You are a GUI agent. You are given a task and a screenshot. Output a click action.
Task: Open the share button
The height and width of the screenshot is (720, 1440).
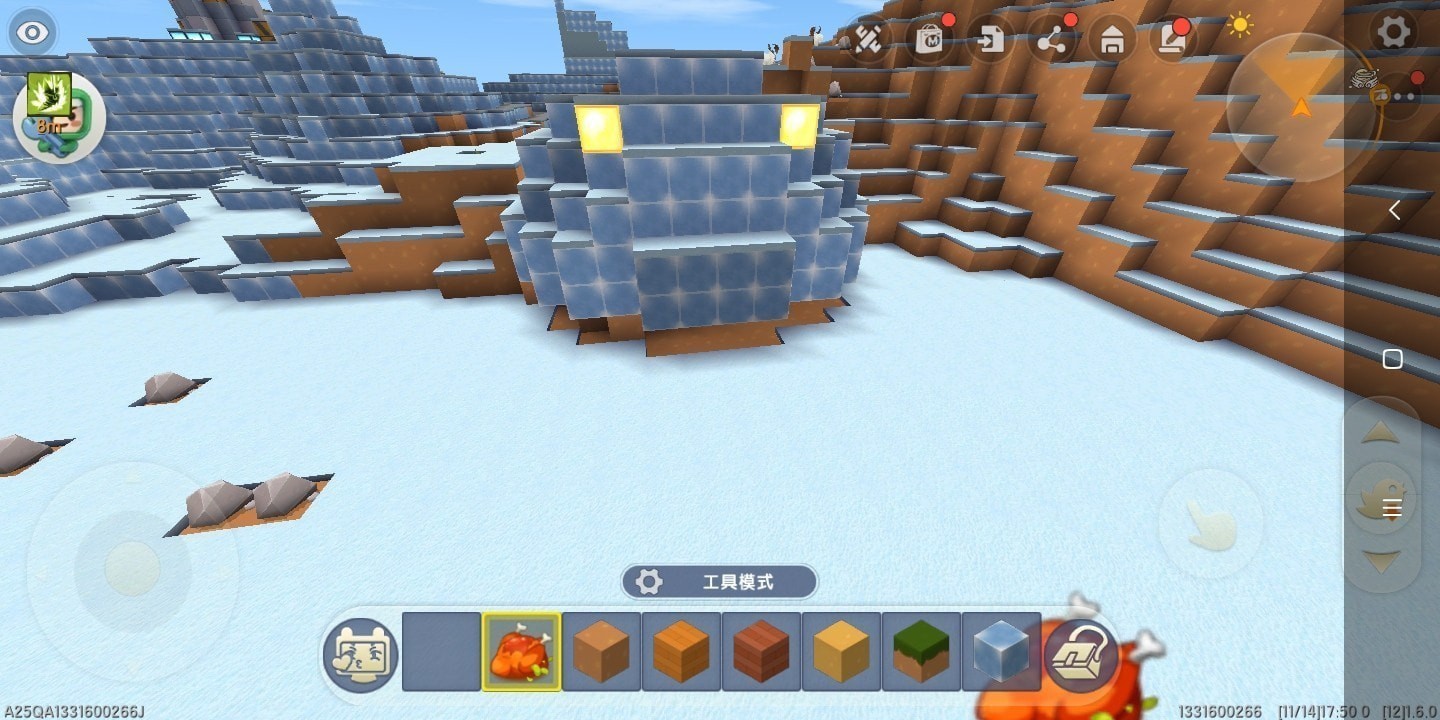pyautogui.click(x=1051, y=41)
